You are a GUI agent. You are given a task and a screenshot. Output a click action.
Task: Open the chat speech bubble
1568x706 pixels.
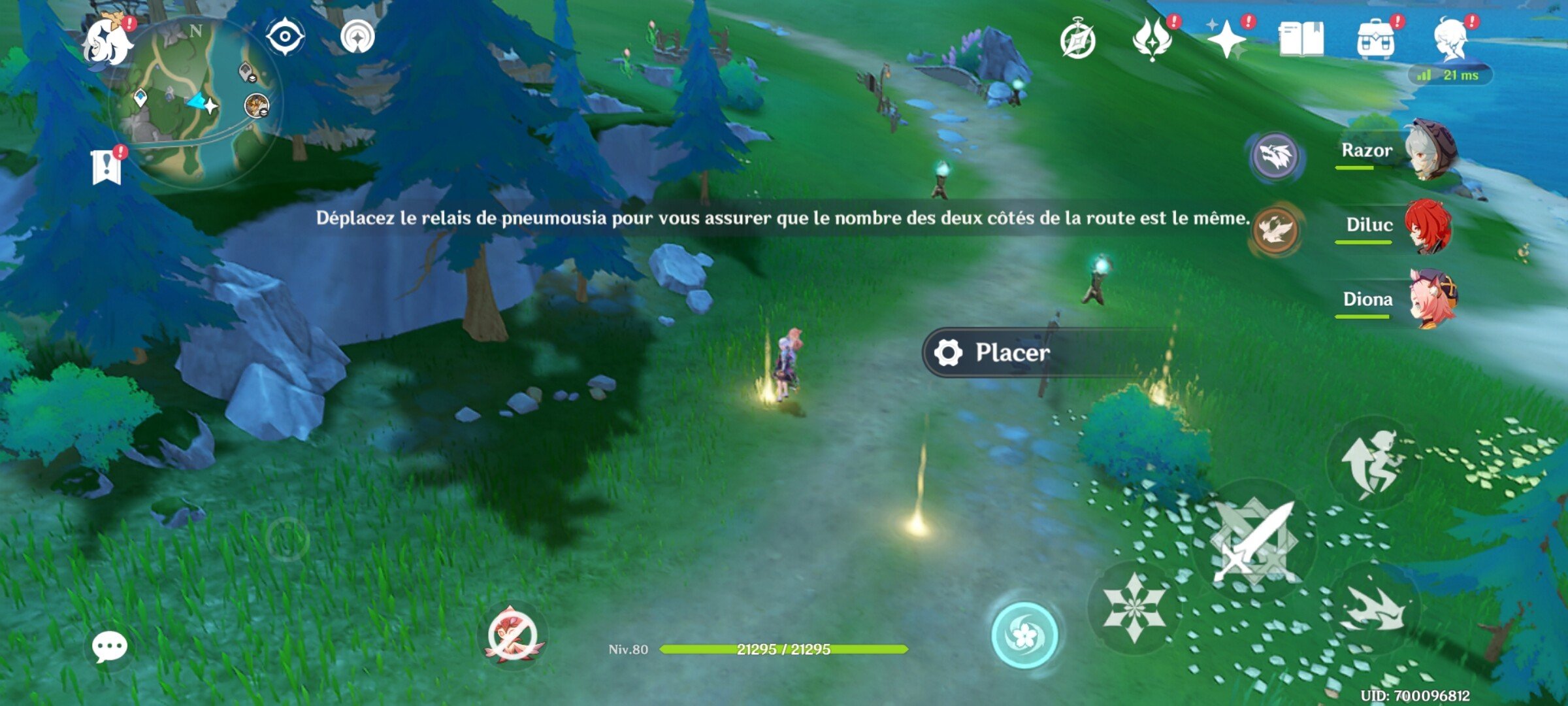111,646
